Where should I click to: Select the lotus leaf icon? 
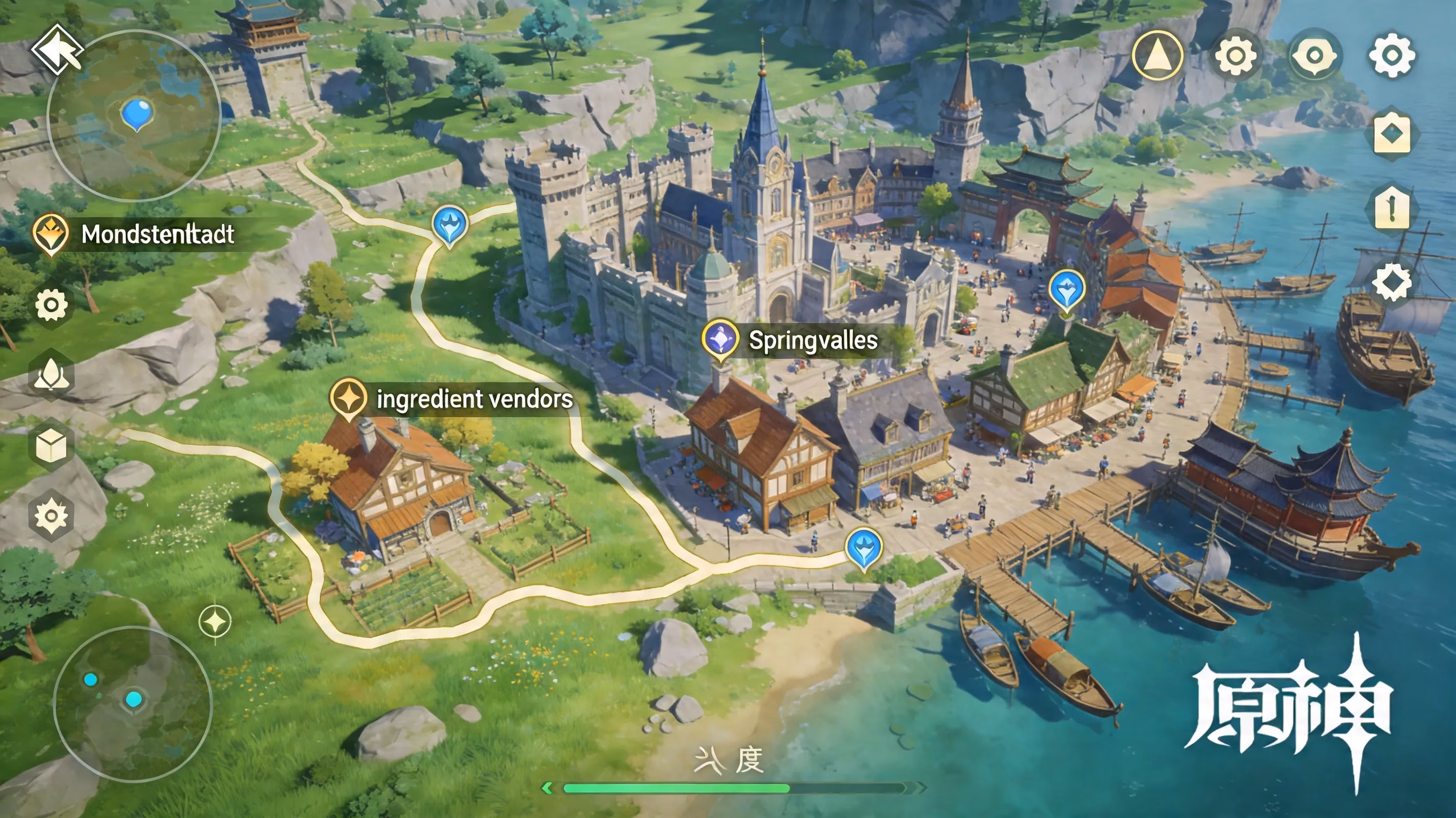coord(51,374)
